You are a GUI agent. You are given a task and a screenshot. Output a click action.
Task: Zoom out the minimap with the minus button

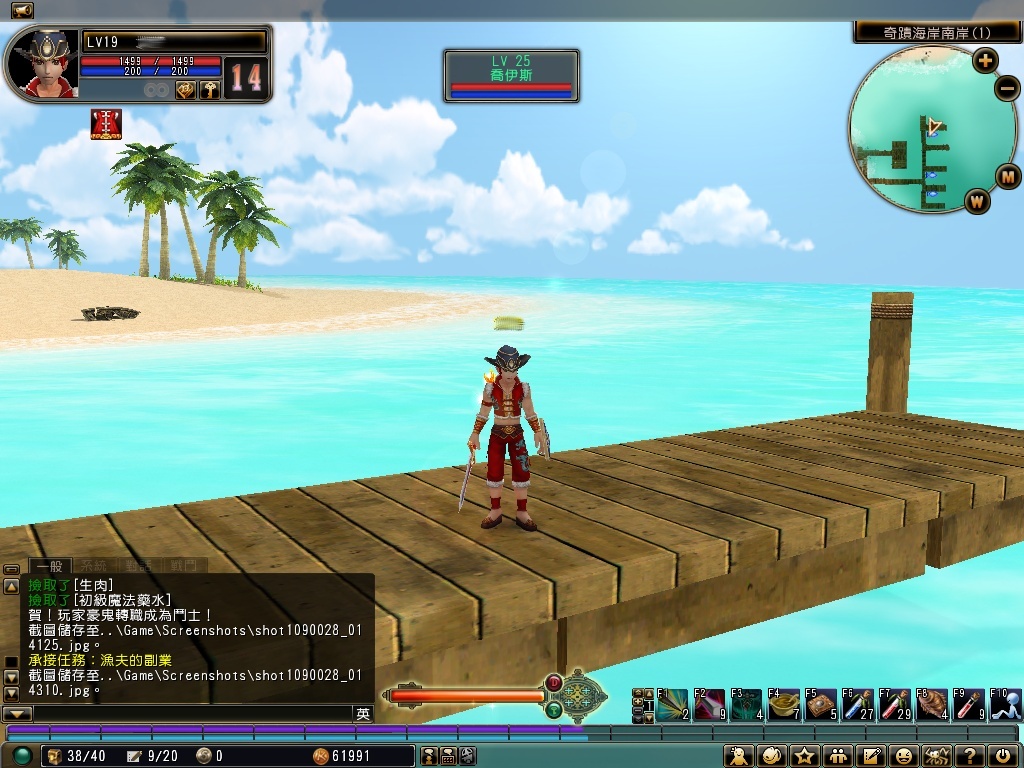(x=1007, y=88)
